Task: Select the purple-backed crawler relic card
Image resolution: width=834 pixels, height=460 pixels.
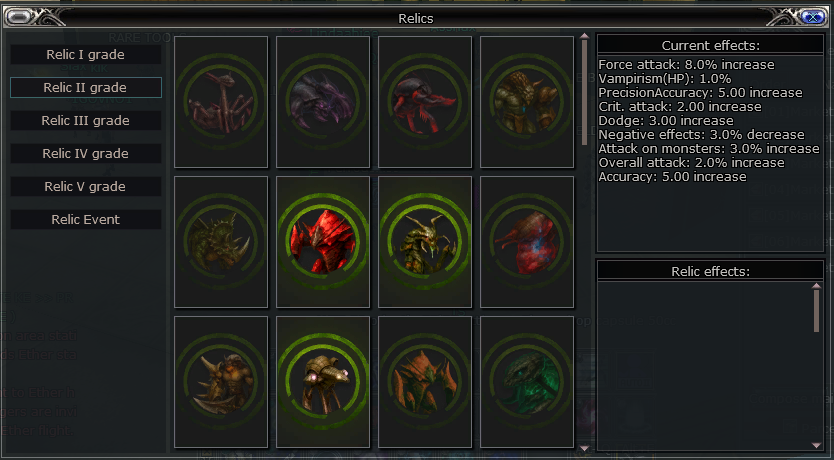Action: pos(323,102)
